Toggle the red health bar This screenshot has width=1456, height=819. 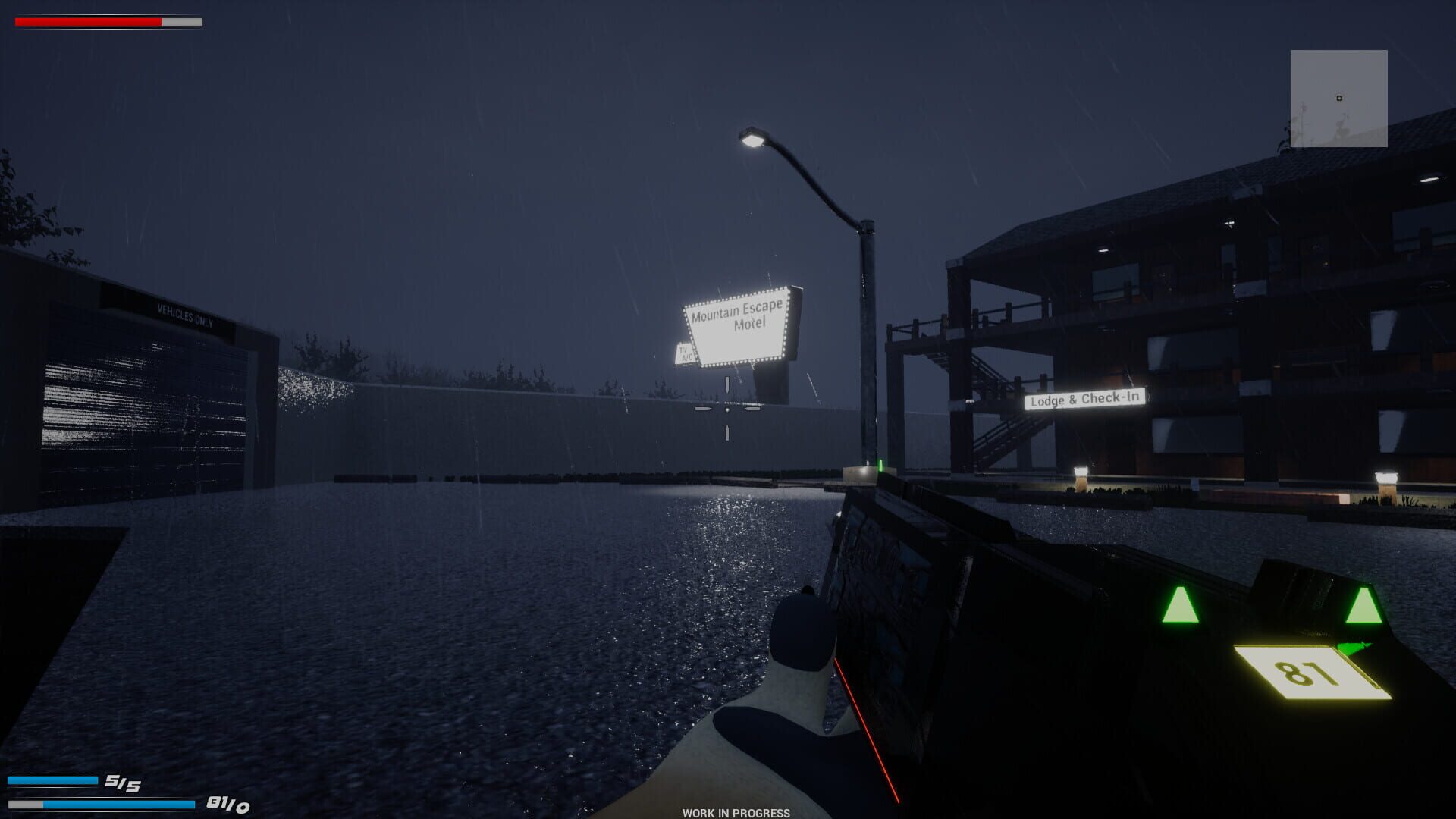87,21
